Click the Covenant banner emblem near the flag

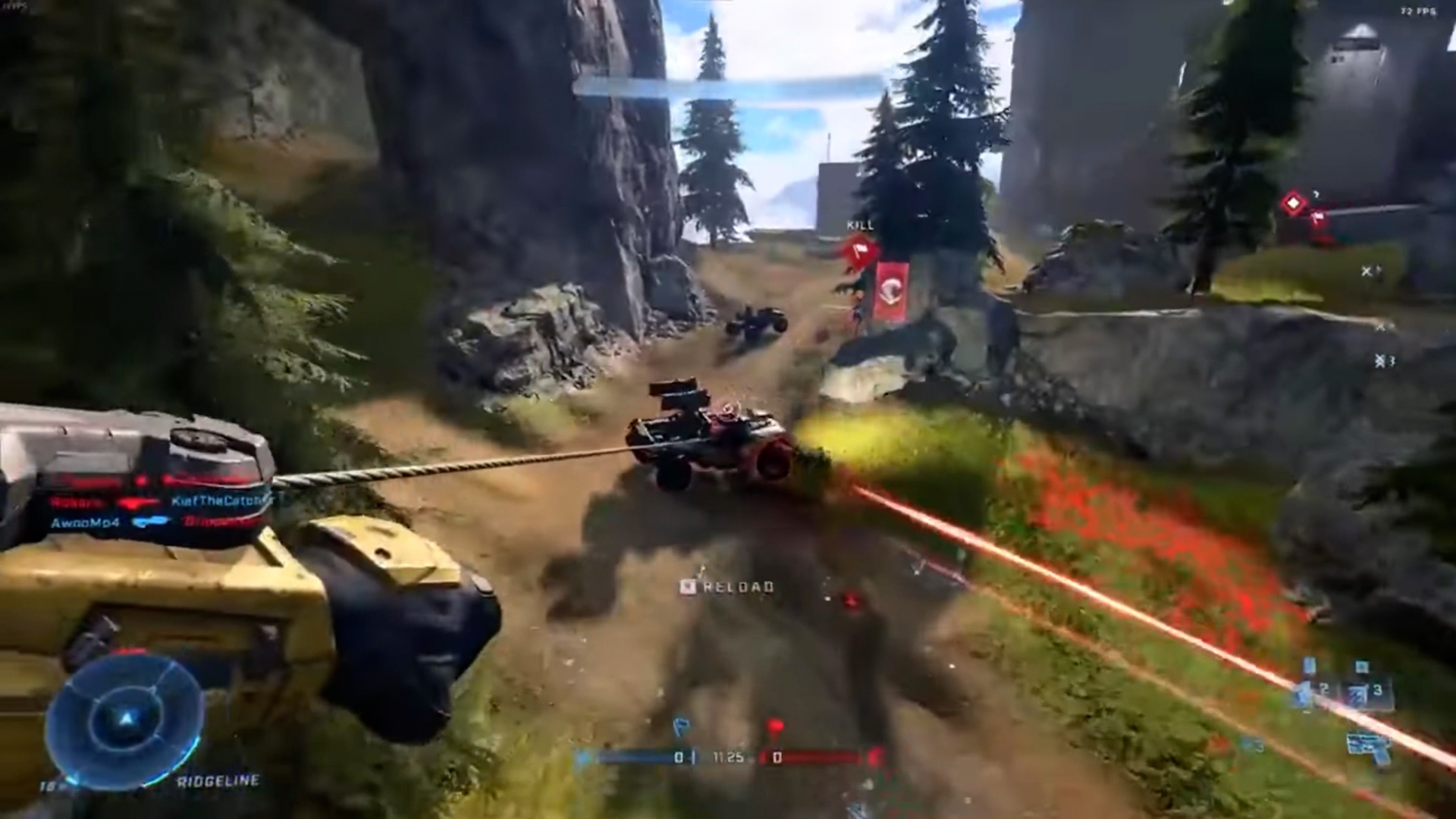pyautogui.click(x=892, y=290)
